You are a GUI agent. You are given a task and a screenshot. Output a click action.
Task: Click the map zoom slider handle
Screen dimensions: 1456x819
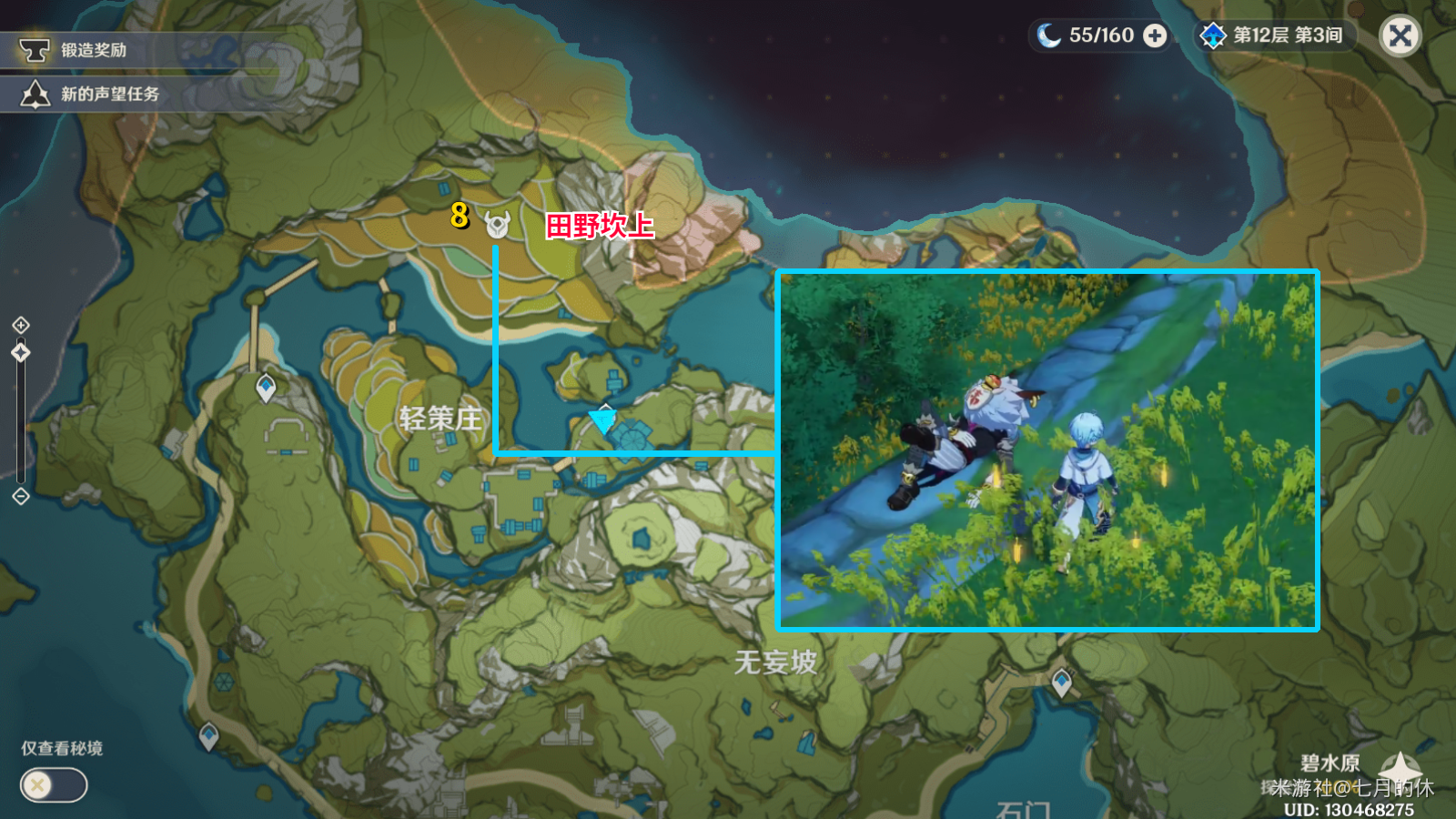point(21,352)
